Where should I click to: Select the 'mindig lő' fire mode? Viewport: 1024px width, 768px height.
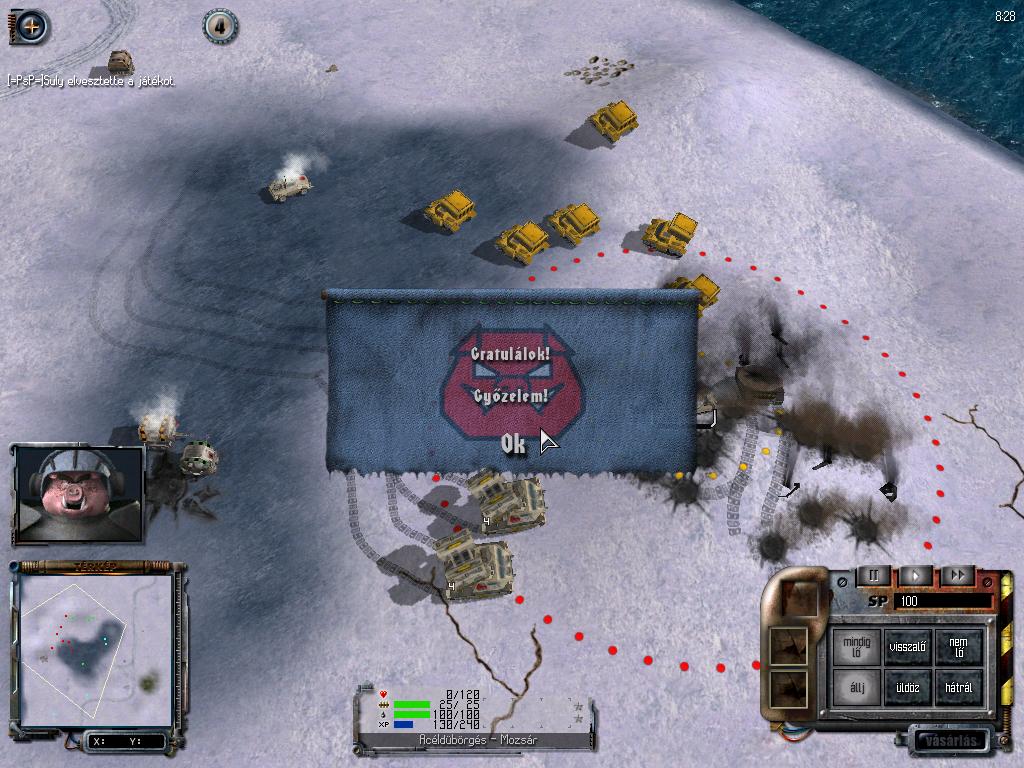click(857, 645)
